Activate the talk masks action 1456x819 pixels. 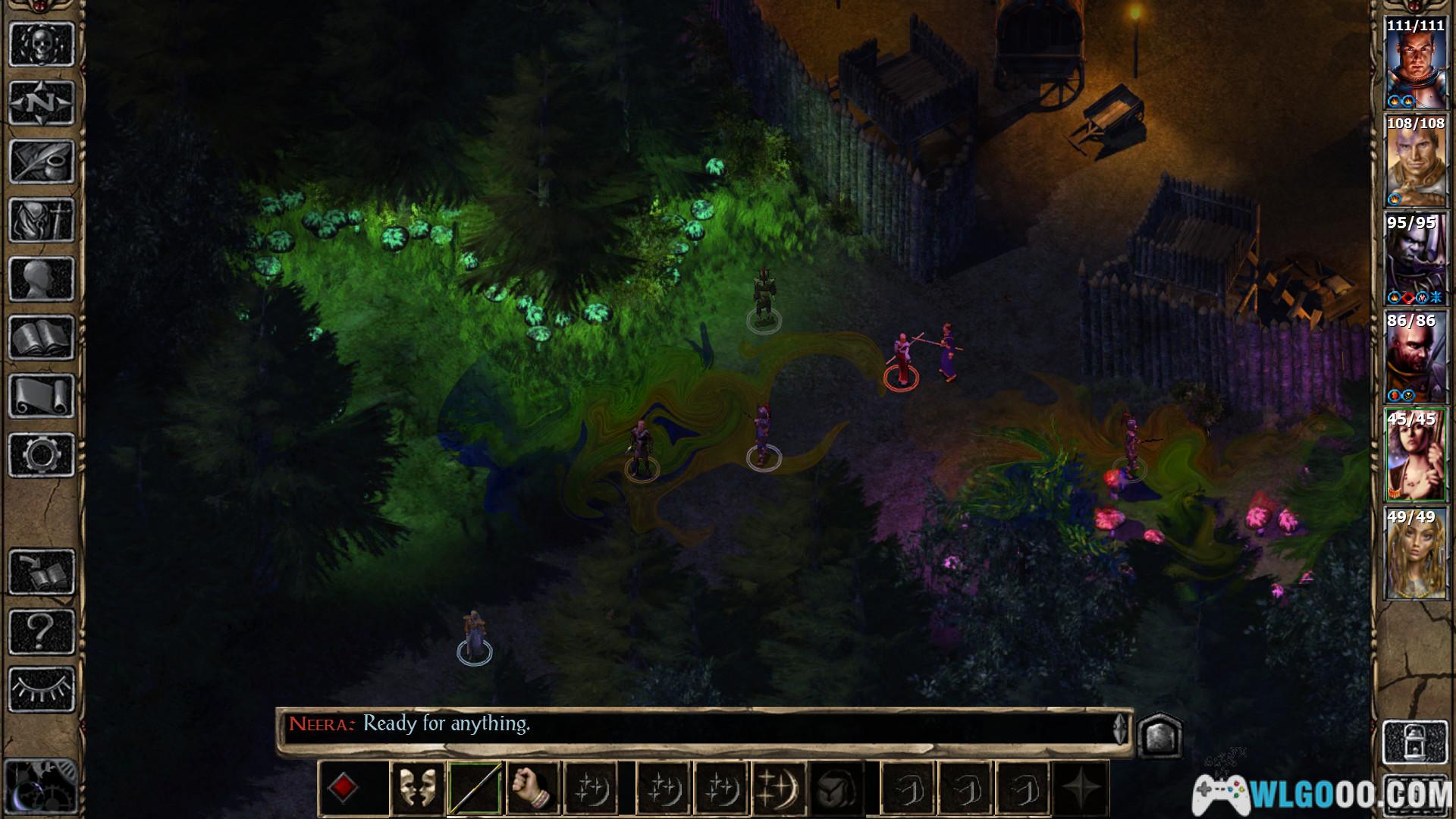click(416, 789)
